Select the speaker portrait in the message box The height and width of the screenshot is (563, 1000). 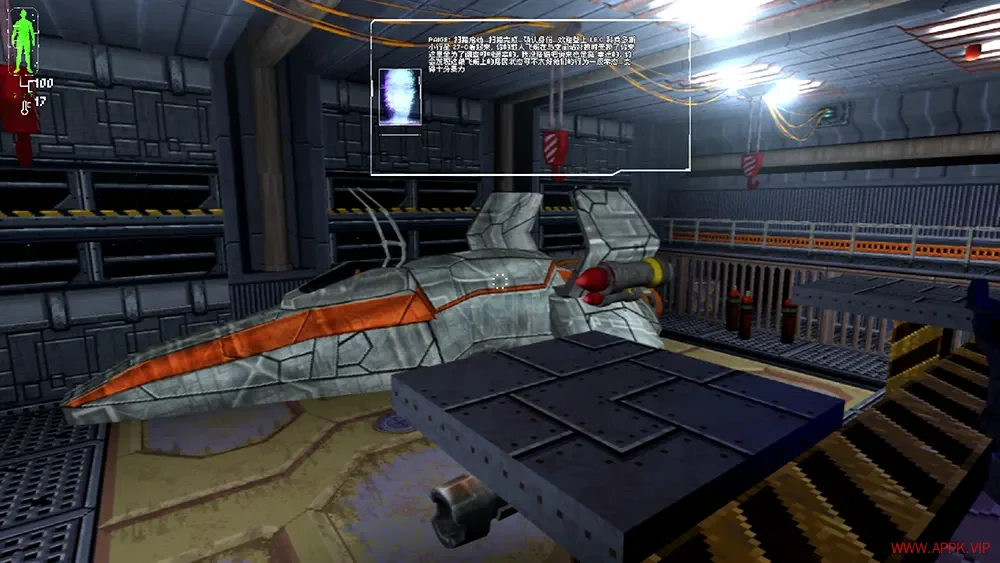[400, 97]
